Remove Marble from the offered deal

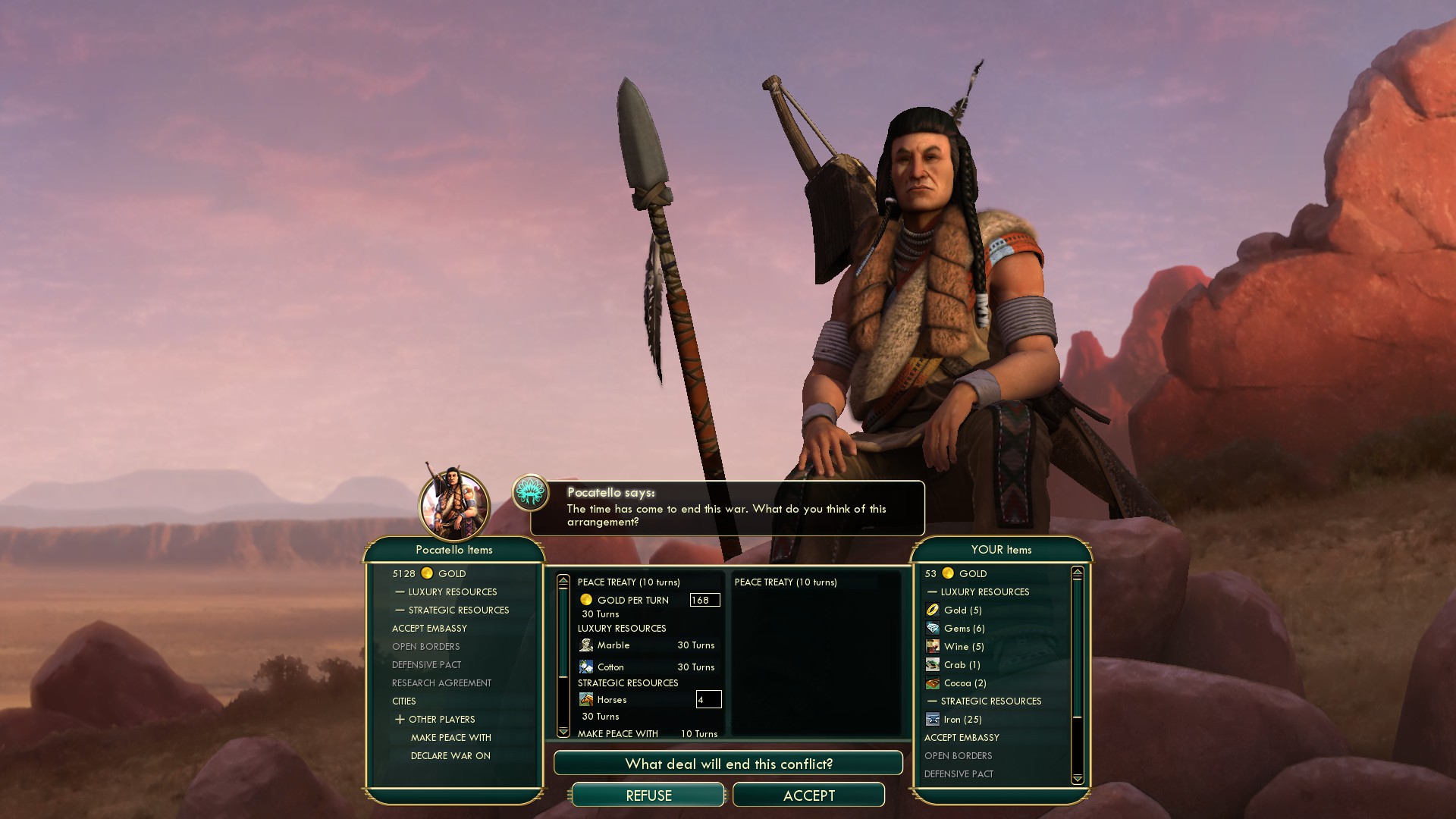pyautogui.click(x=613, y=645)
